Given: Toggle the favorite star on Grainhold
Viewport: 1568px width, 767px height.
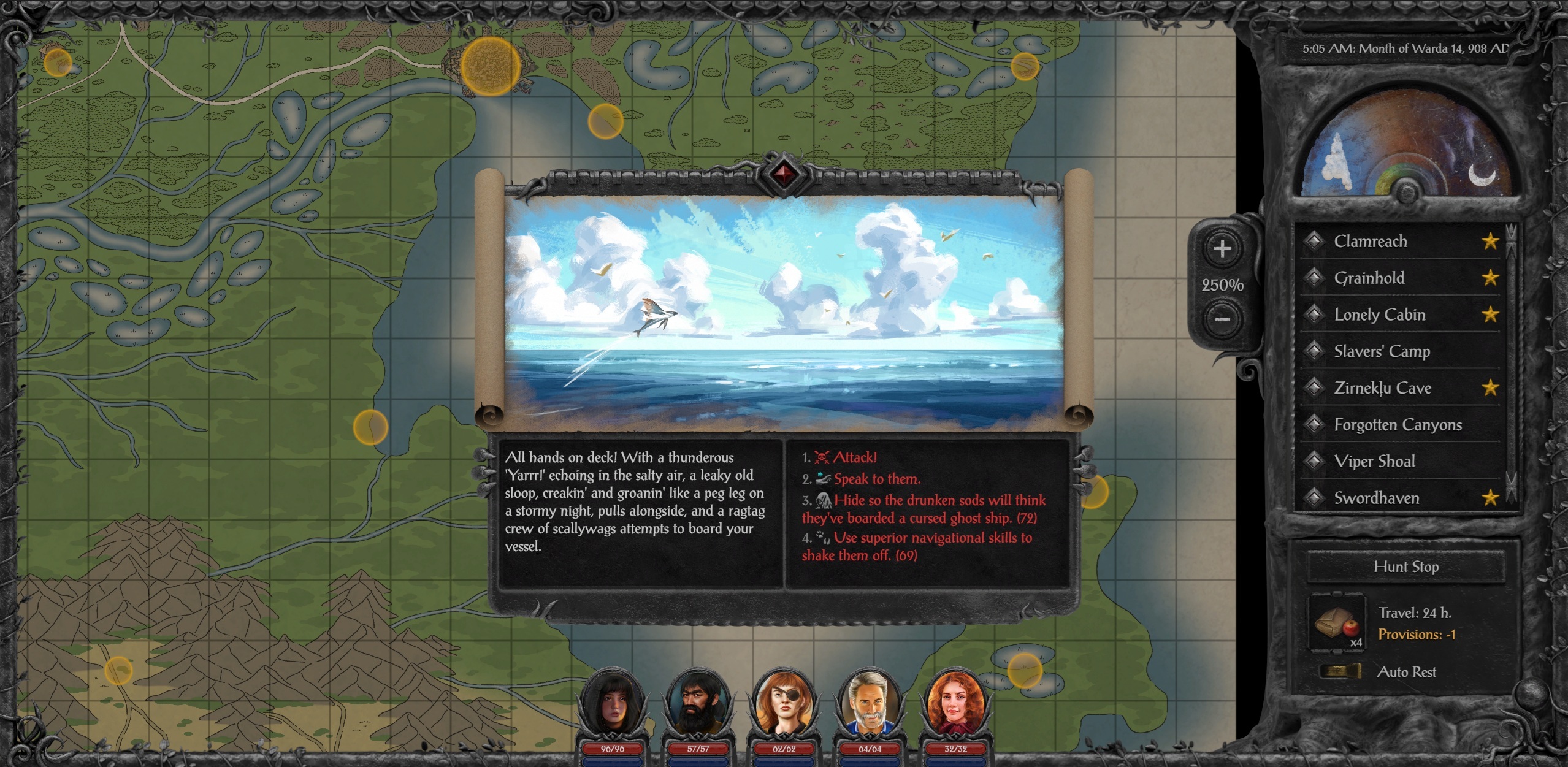Looking at the screenshot, I should pos(1490,278).
